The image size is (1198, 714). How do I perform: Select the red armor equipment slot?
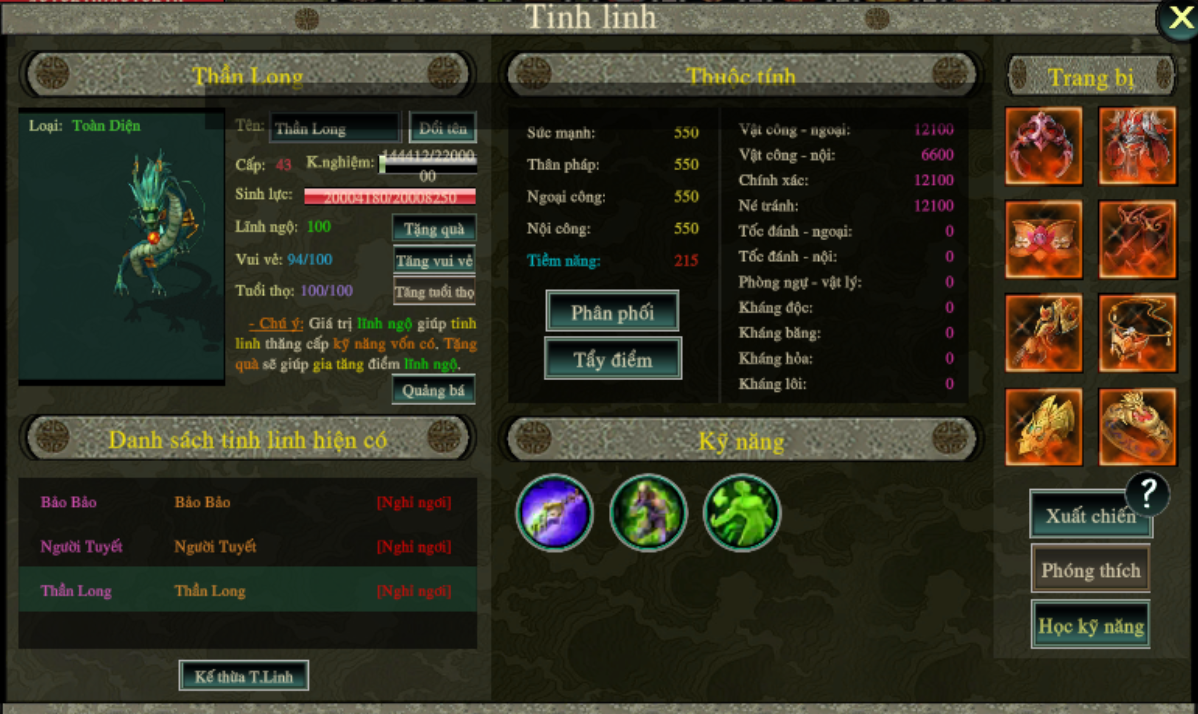(1137, 146)
